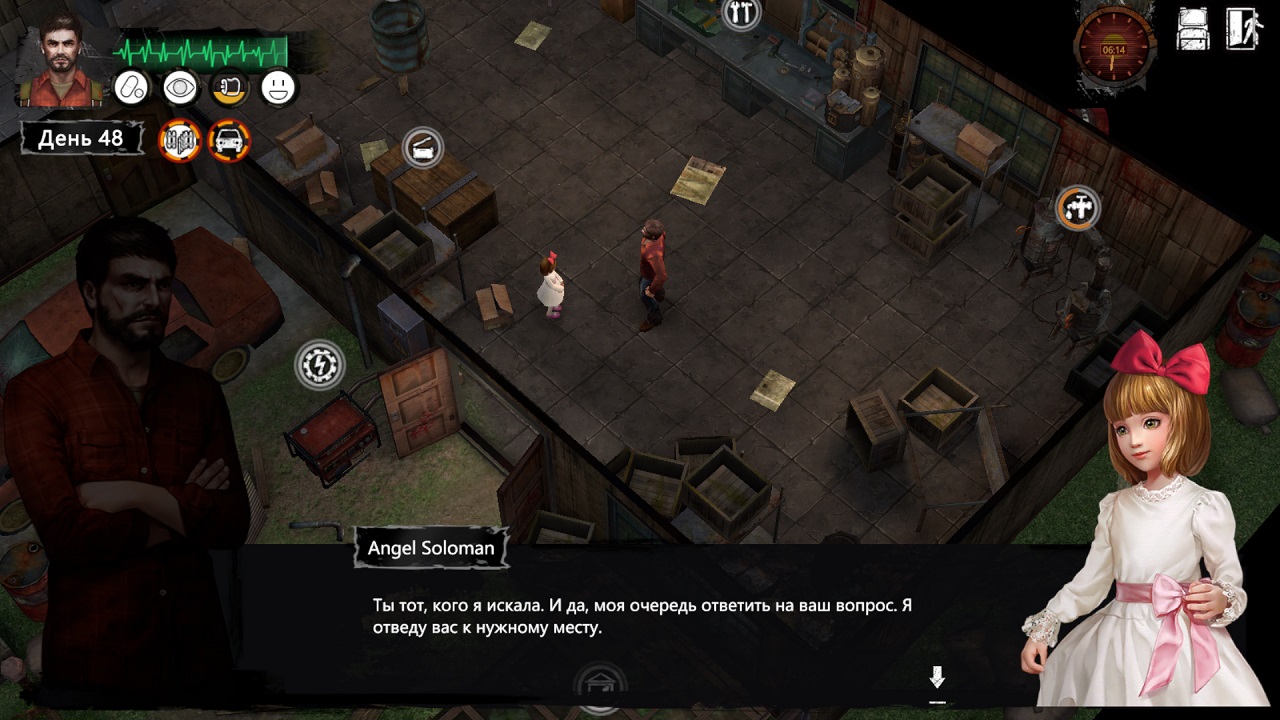Click the radio marker icon

[x=423, y=148]
